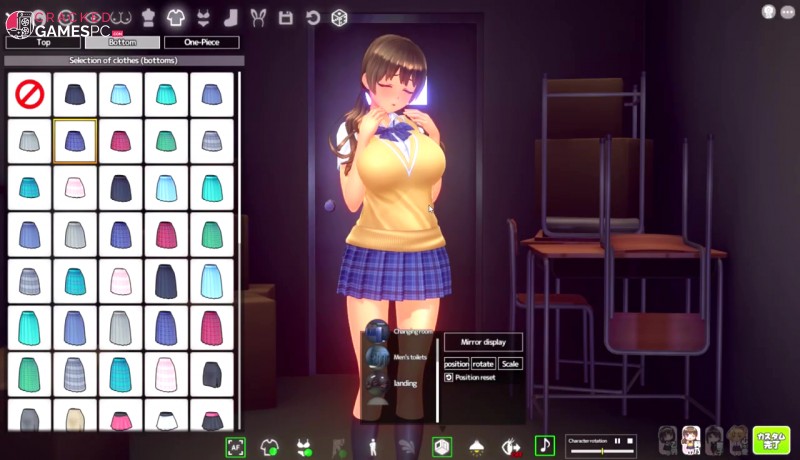Select the landing background

pyautogui.click(x=378, y=382)
